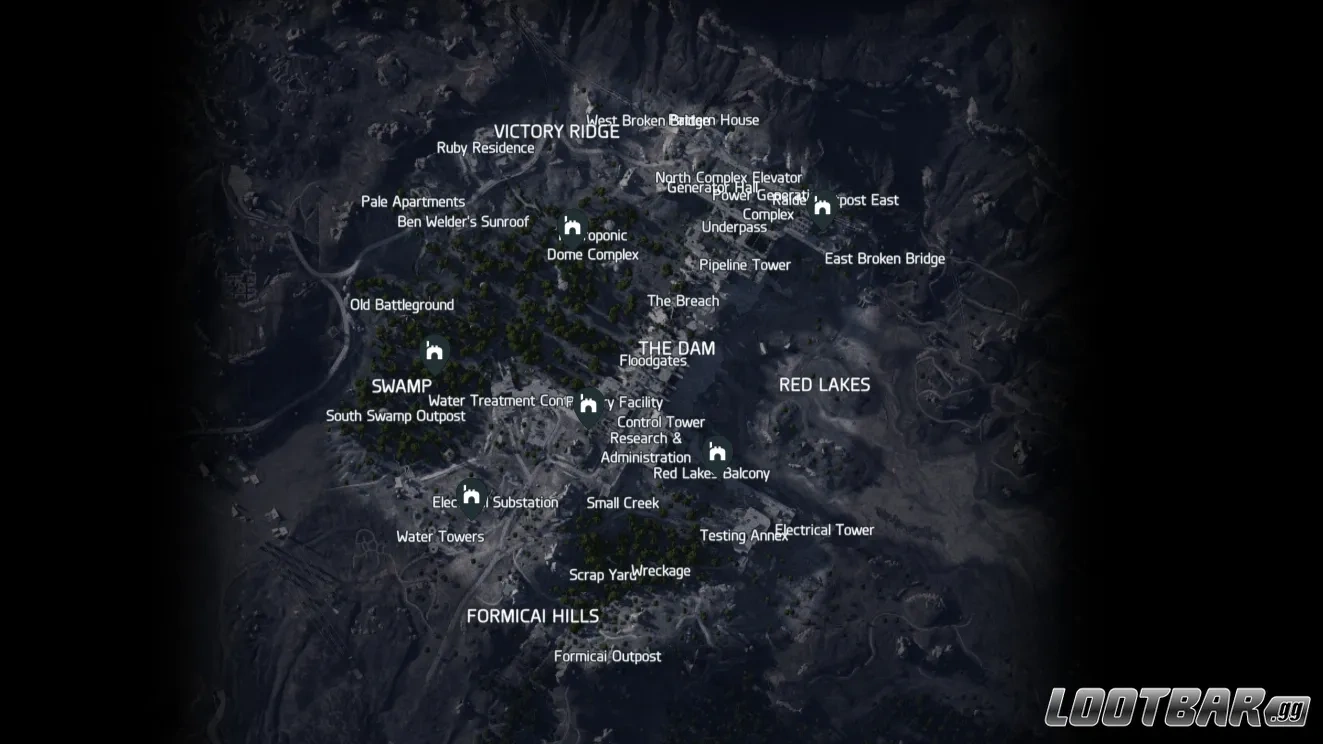Open the VICTORY RIDGE region label
This screenshot has height=744, width=1323.
pos(557,131)
